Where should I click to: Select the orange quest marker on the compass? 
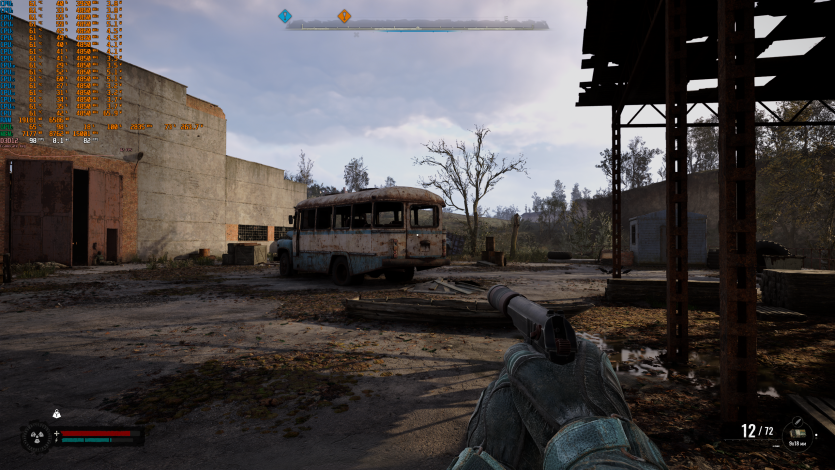coord(344,16)
